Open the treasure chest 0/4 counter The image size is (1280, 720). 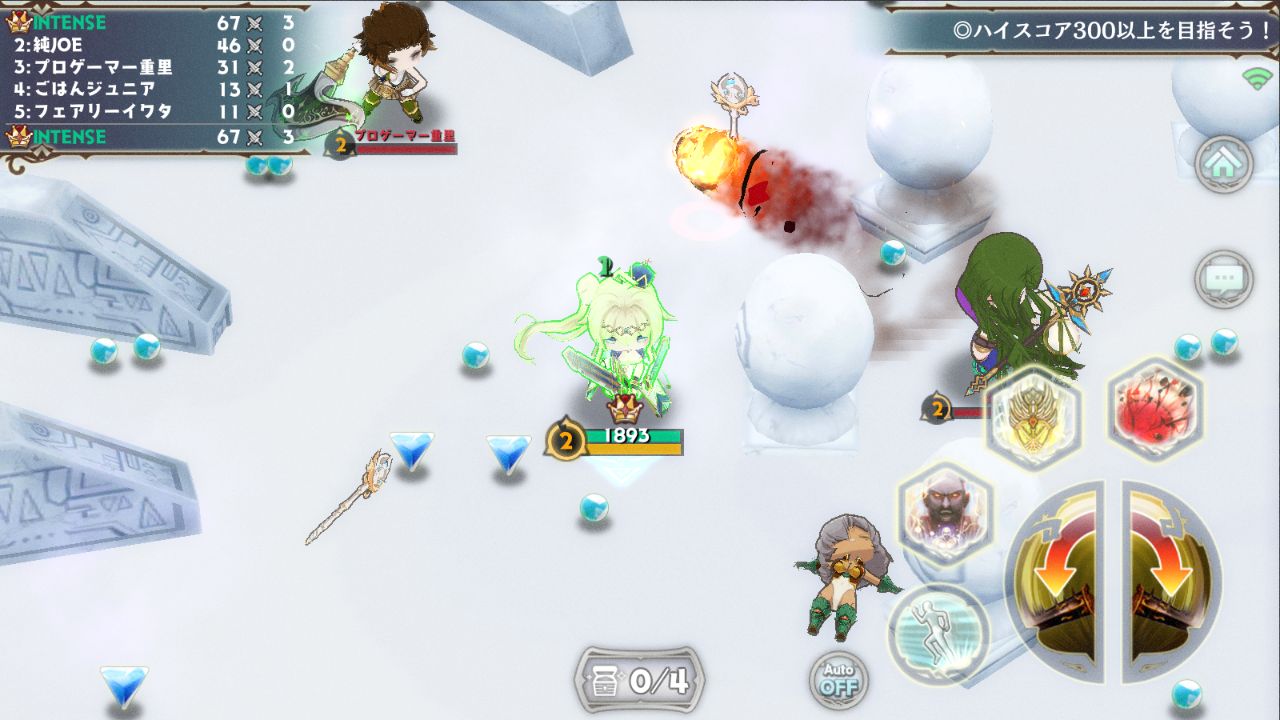(x=640, y=681)
